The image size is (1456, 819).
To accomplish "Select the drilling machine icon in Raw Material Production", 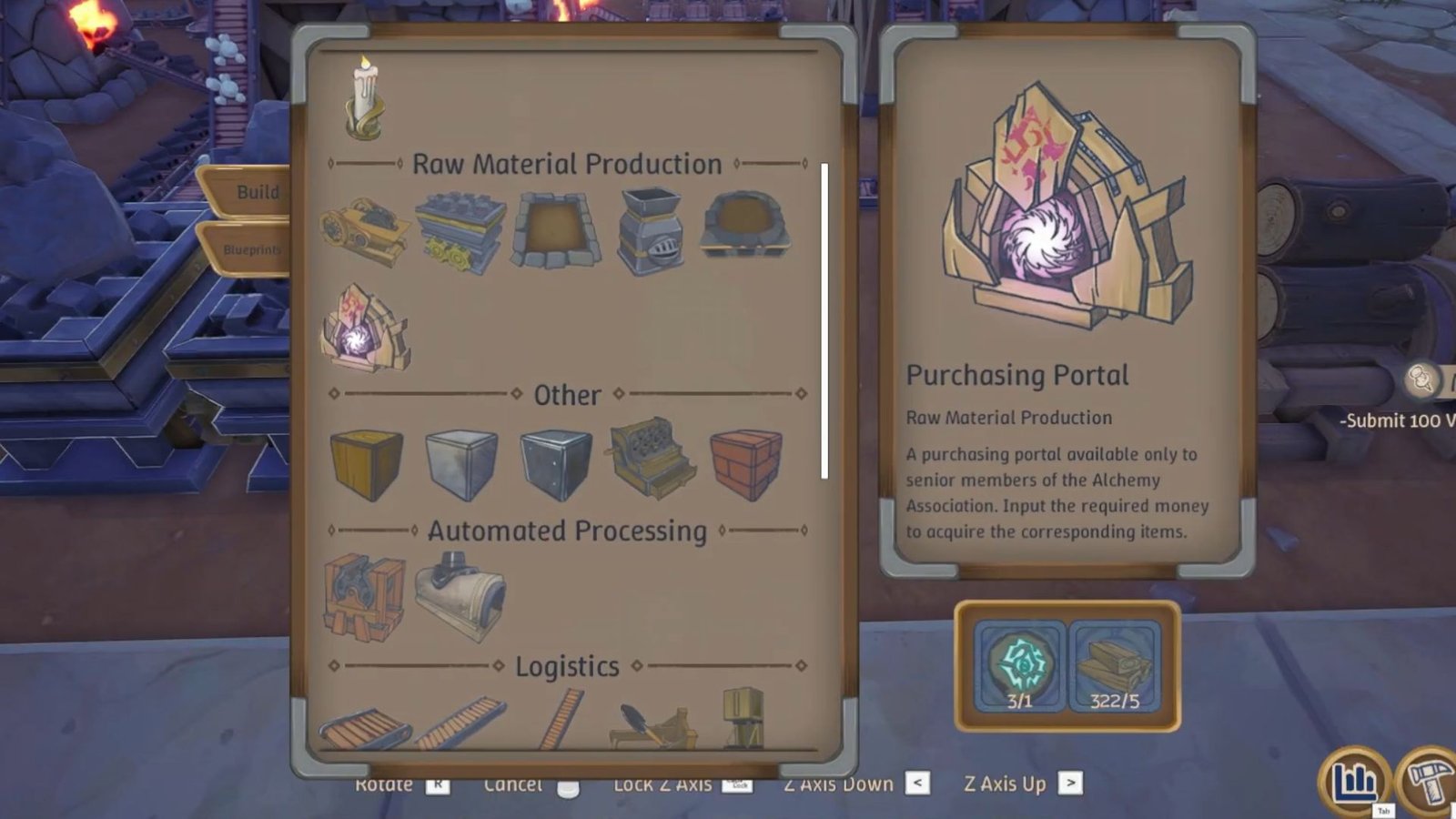I will [363, 227].
